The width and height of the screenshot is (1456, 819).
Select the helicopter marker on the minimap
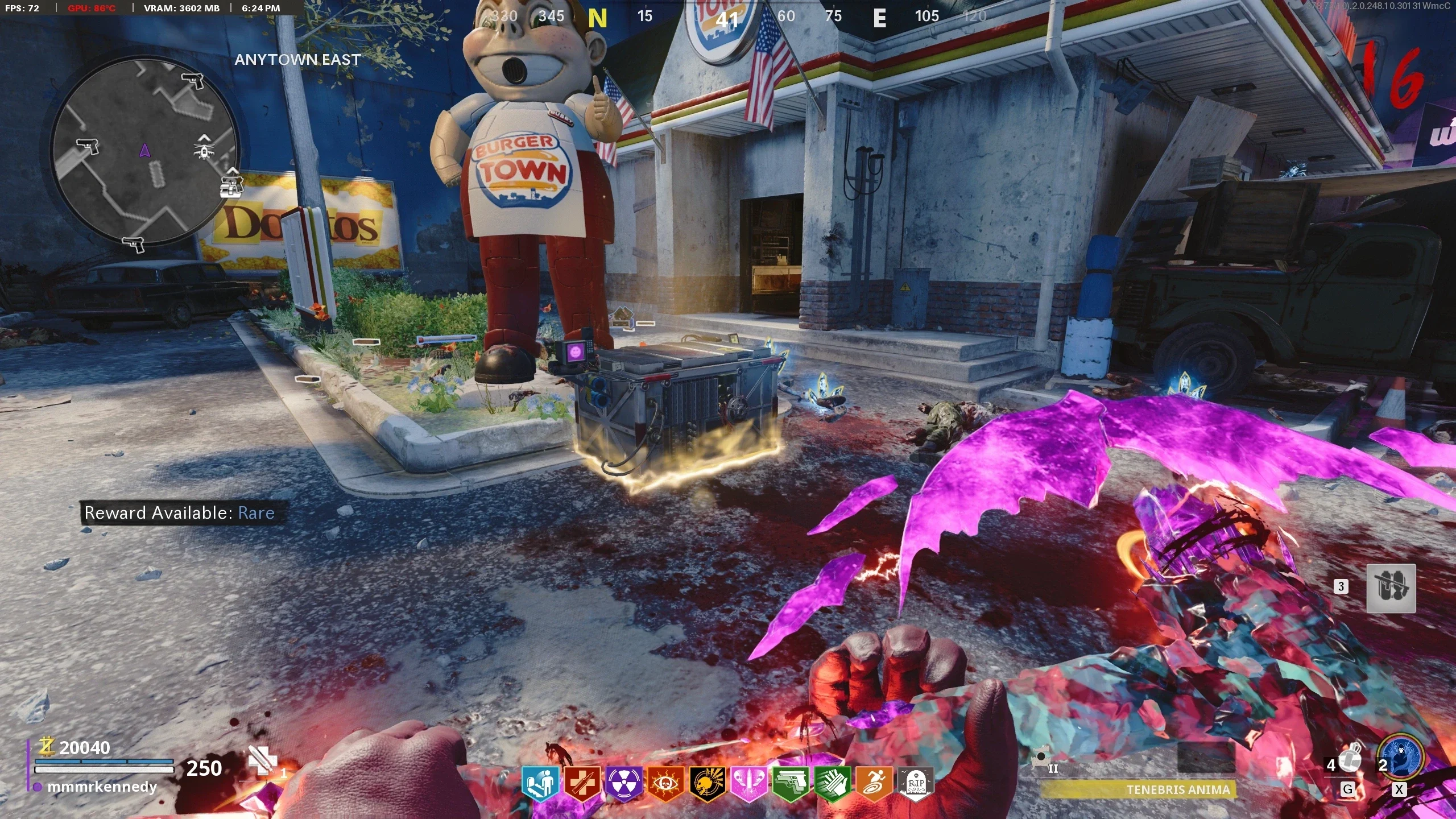click(x=204, y=147)
